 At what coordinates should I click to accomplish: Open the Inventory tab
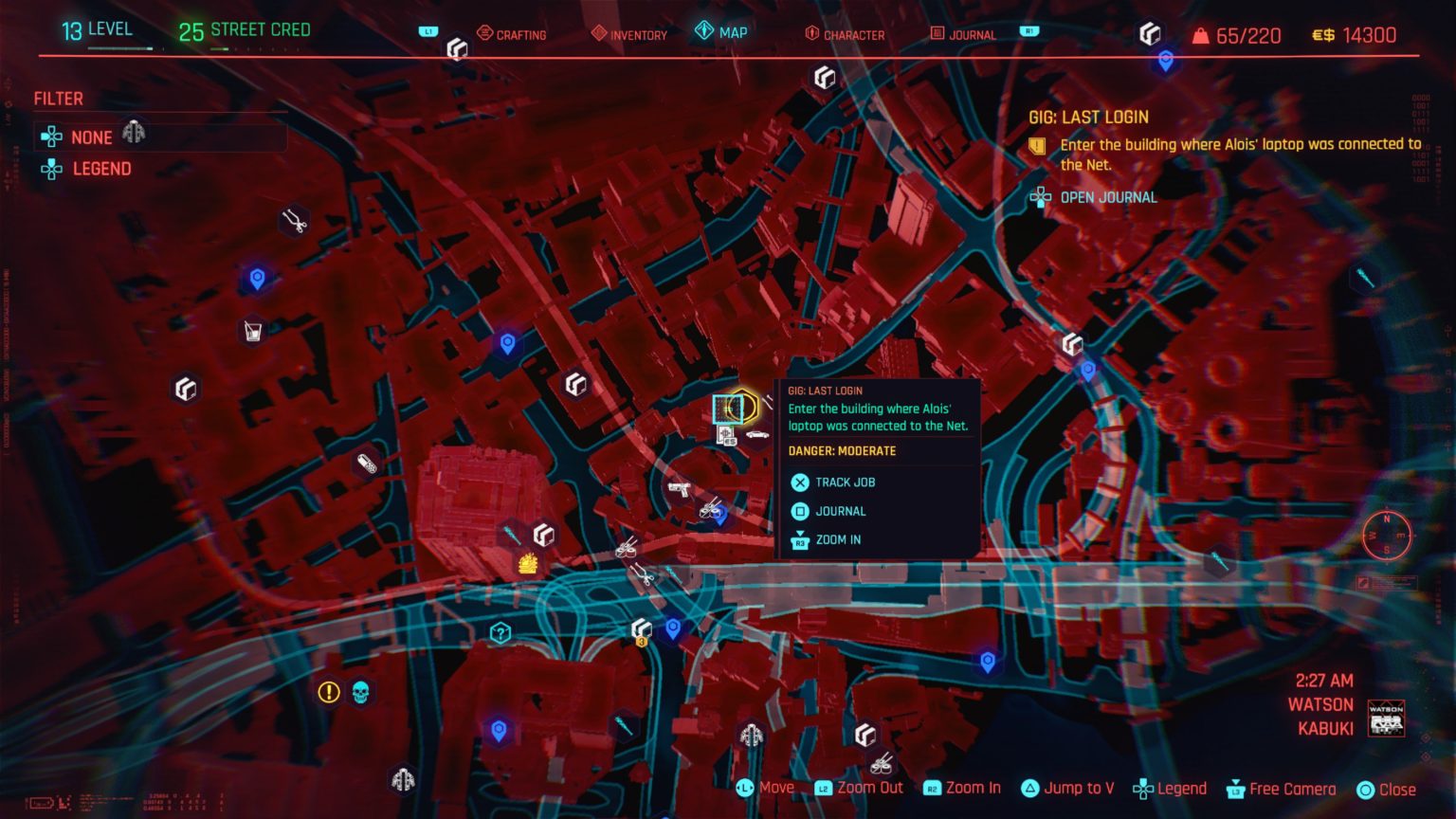[x=628, y=34]
